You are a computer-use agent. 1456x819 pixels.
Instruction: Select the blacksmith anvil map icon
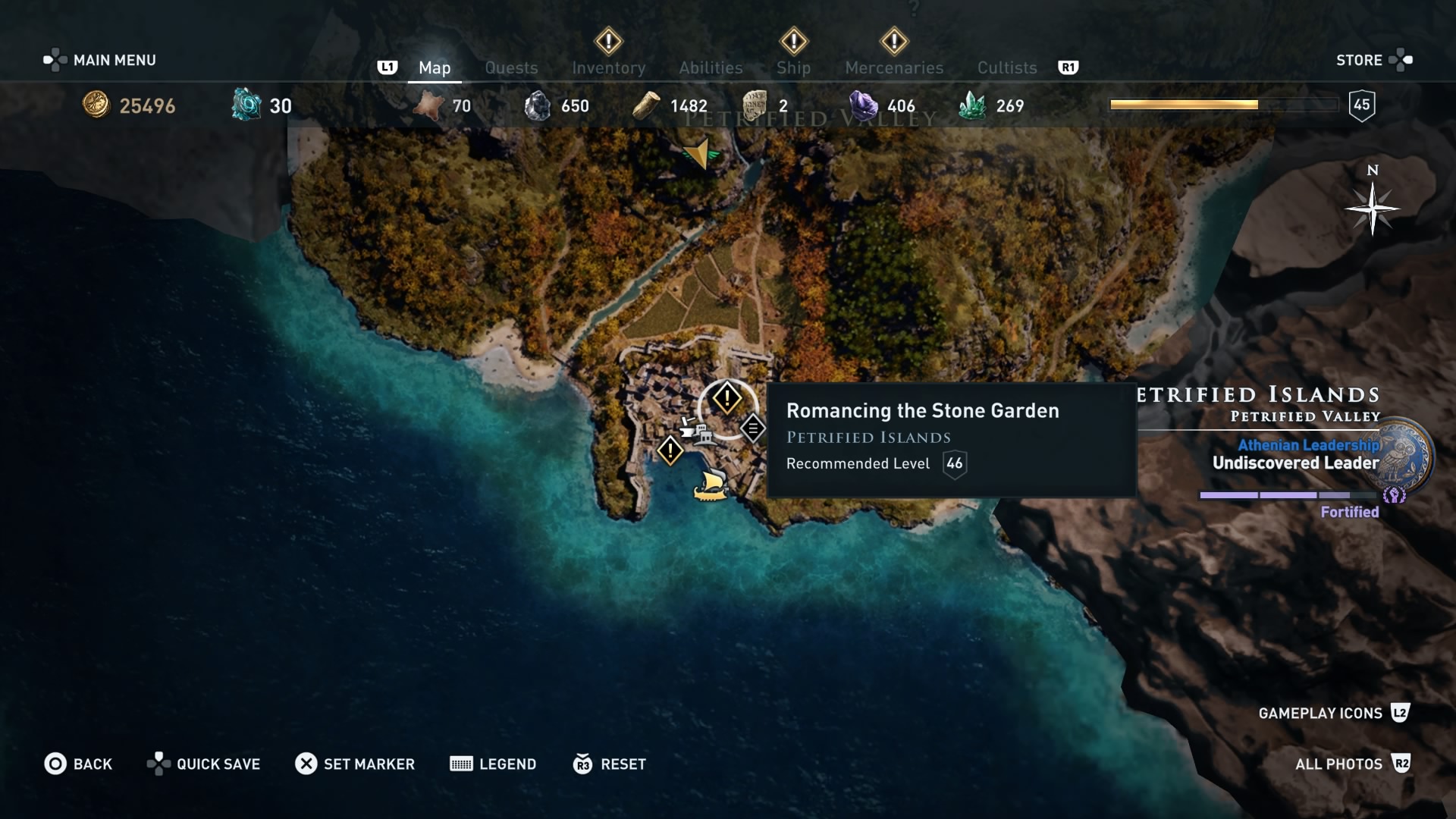pos(689,427)
